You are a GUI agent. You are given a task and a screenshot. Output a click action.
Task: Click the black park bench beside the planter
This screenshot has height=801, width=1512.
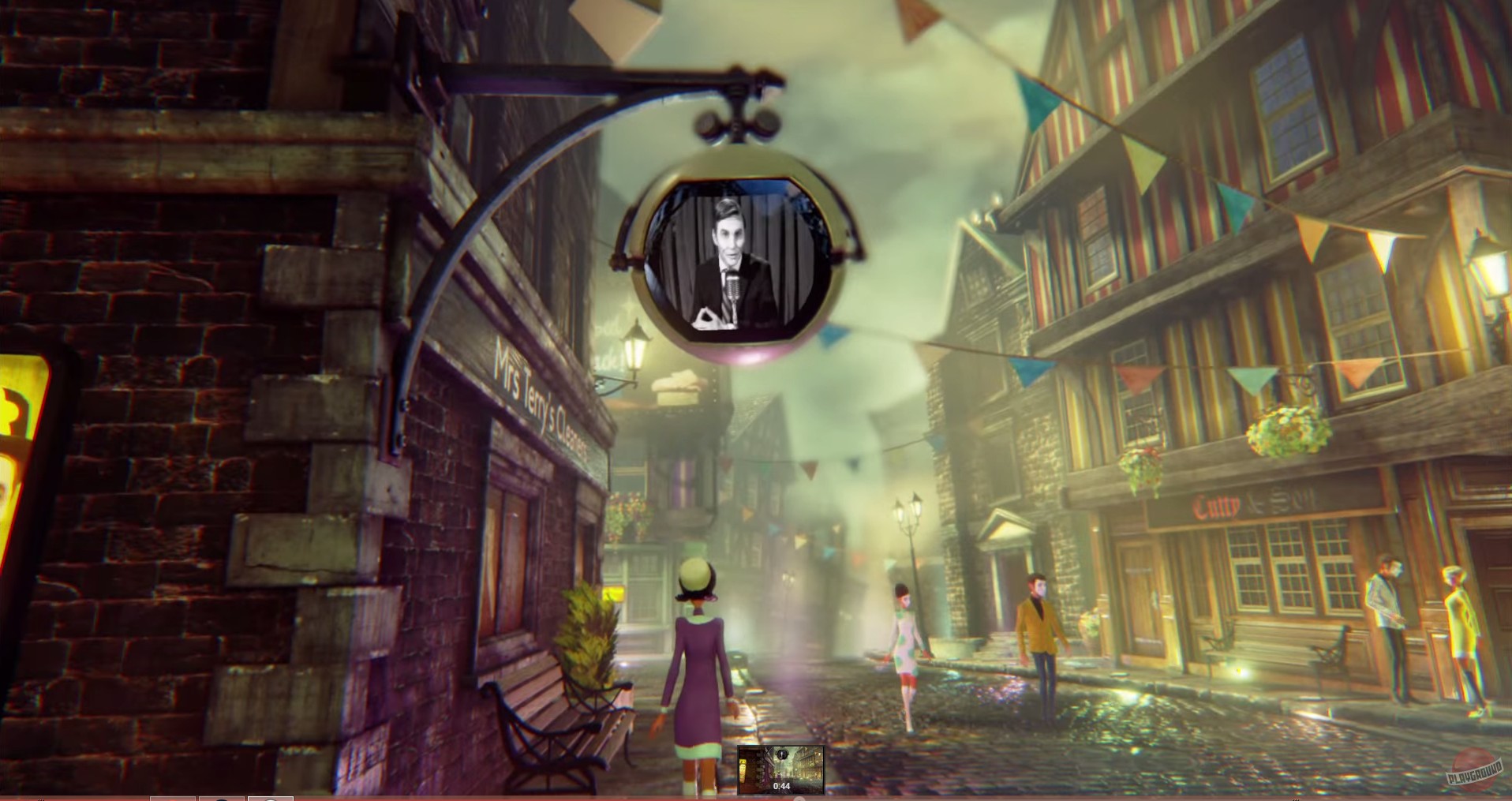[552, 714]
